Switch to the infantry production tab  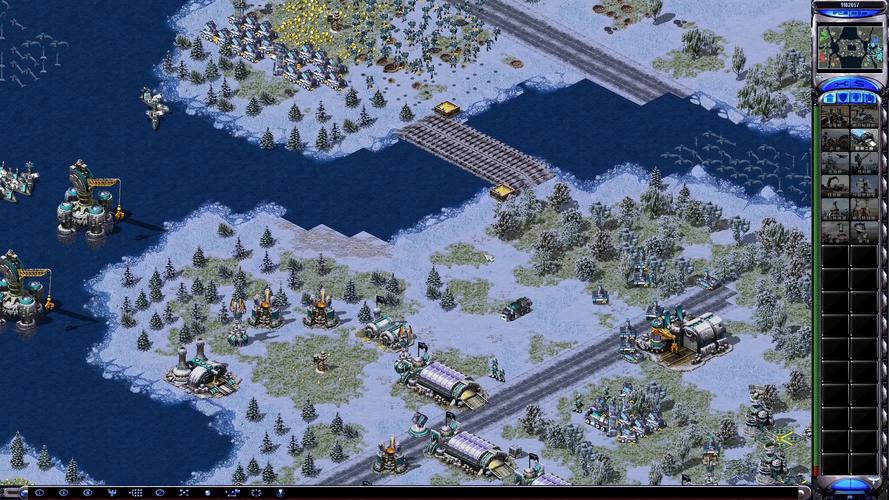coord(857,98)
